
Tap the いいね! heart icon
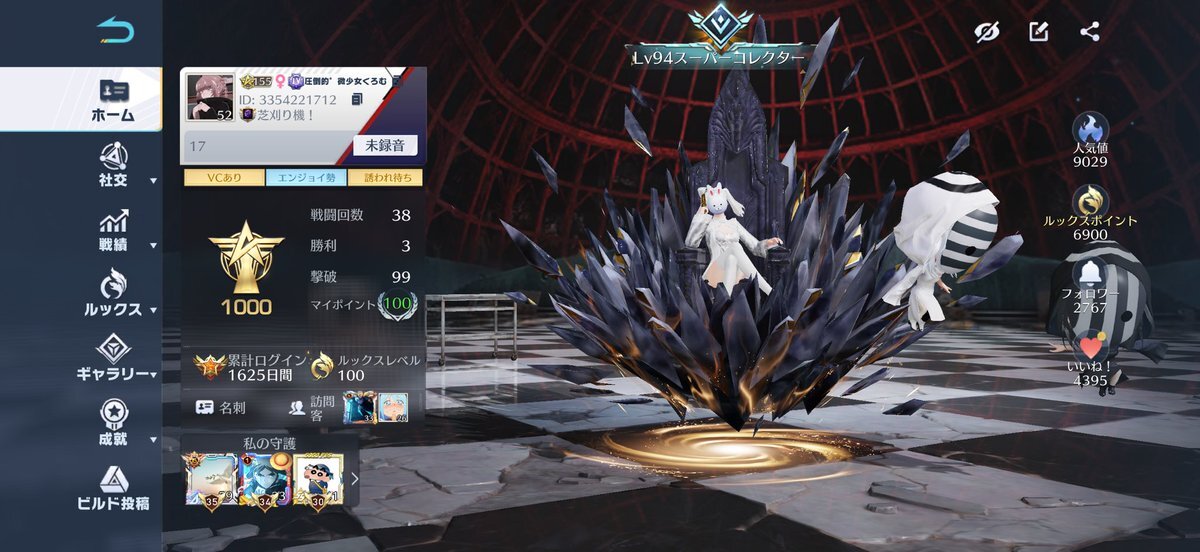tap(1090, 346)
